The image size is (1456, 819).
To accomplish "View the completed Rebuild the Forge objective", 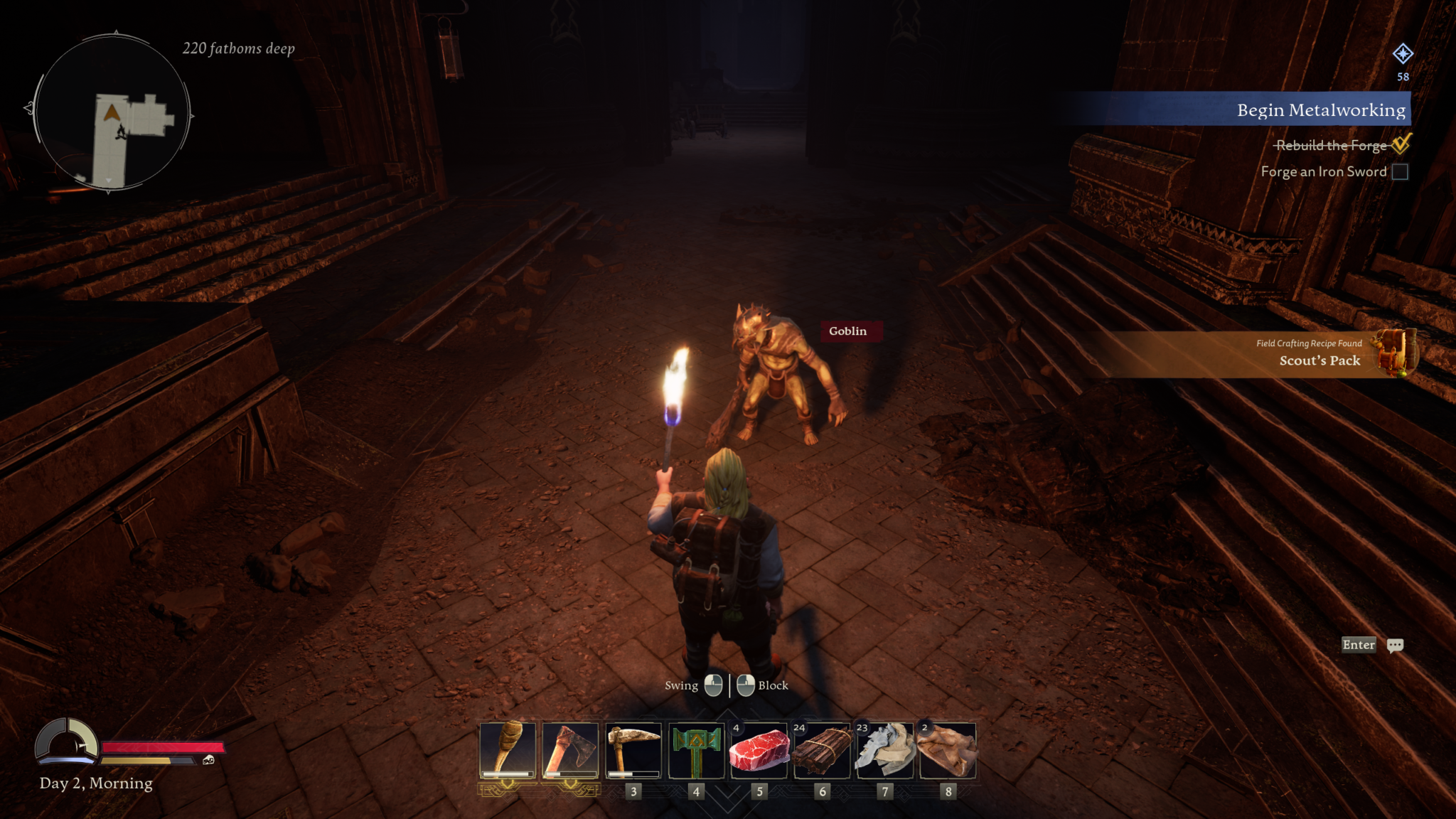I will click(1331, 145).
